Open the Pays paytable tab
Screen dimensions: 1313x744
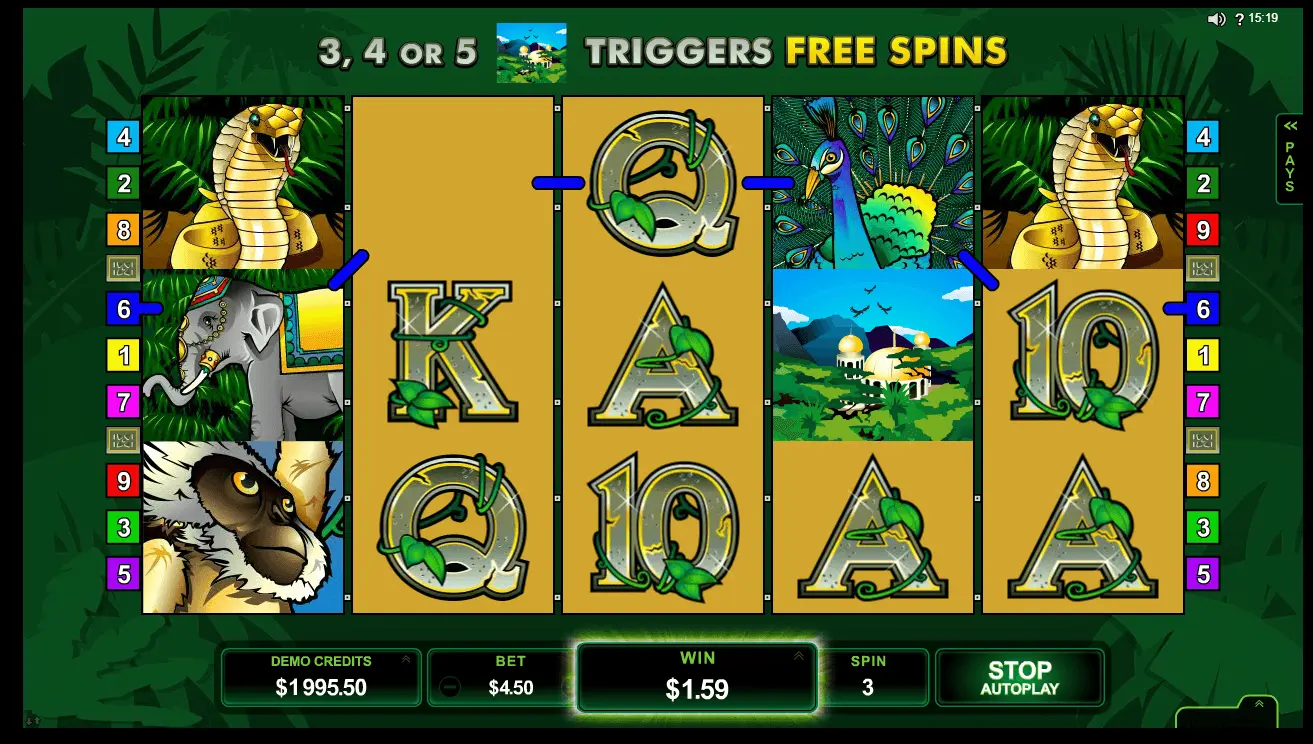pos(1290,158)
